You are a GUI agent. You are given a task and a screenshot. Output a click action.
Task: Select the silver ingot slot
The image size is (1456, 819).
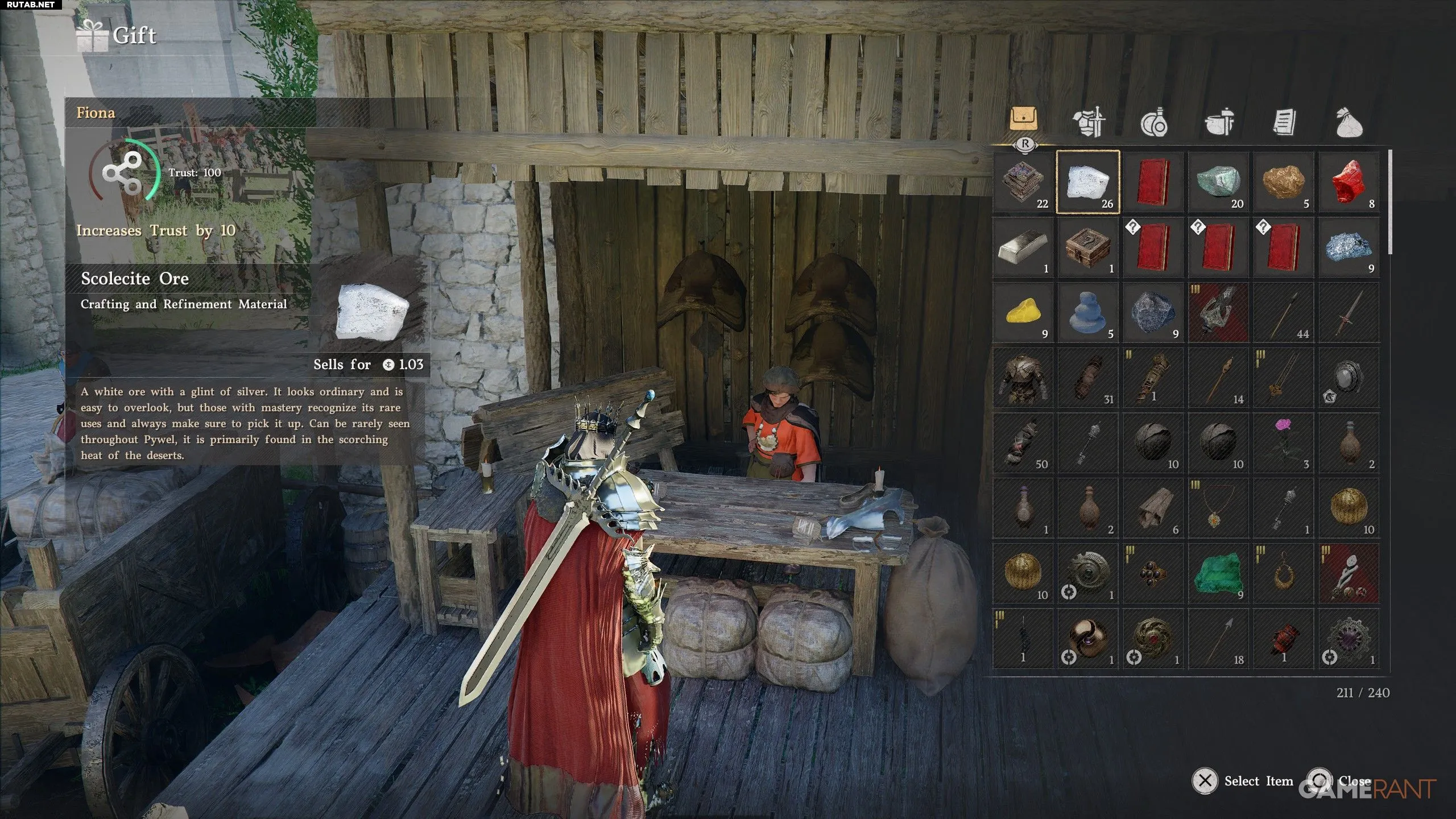tap(1023, 247)
